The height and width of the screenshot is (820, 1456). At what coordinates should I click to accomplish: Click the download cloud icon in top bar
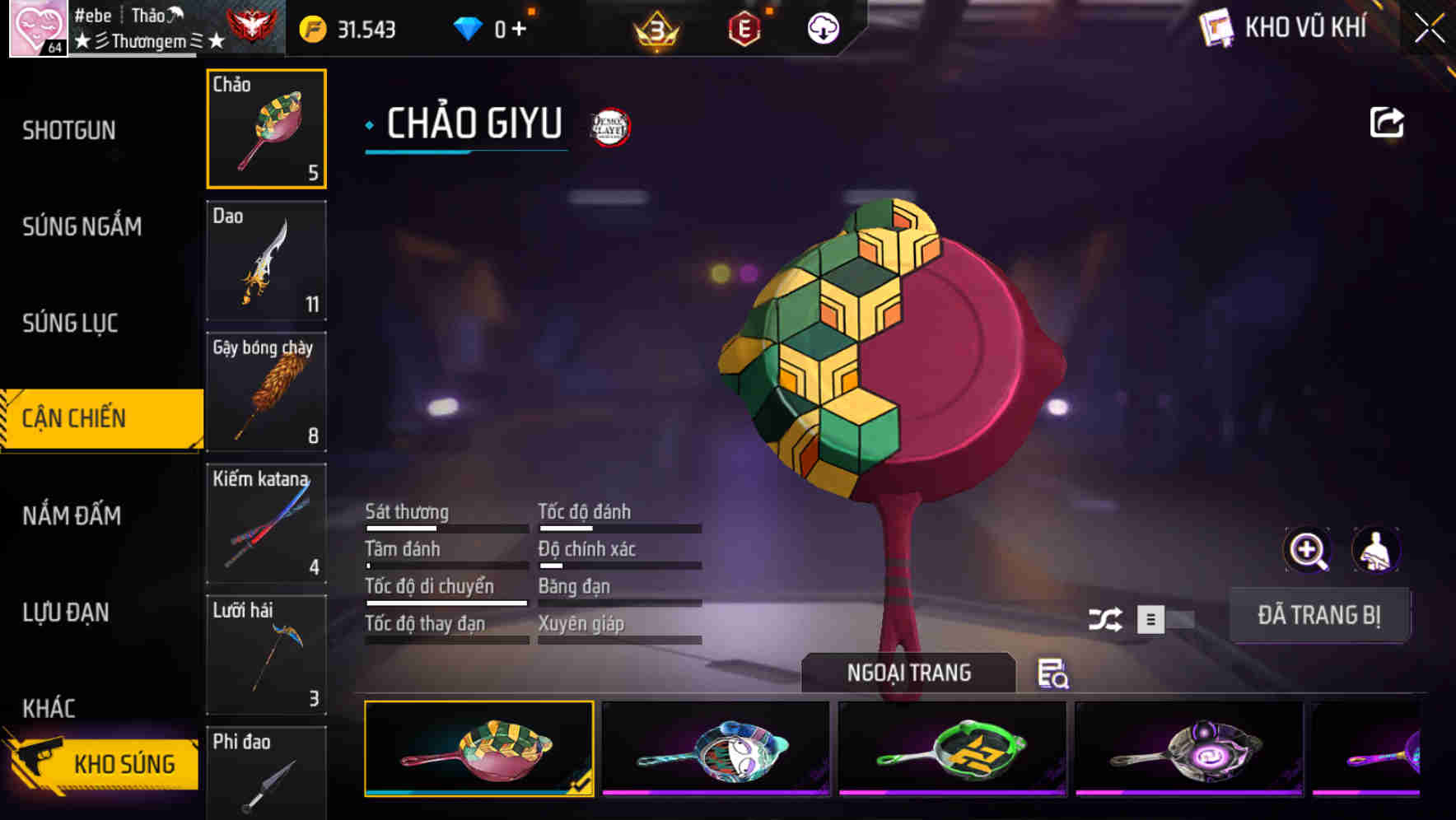coord(823,28)
